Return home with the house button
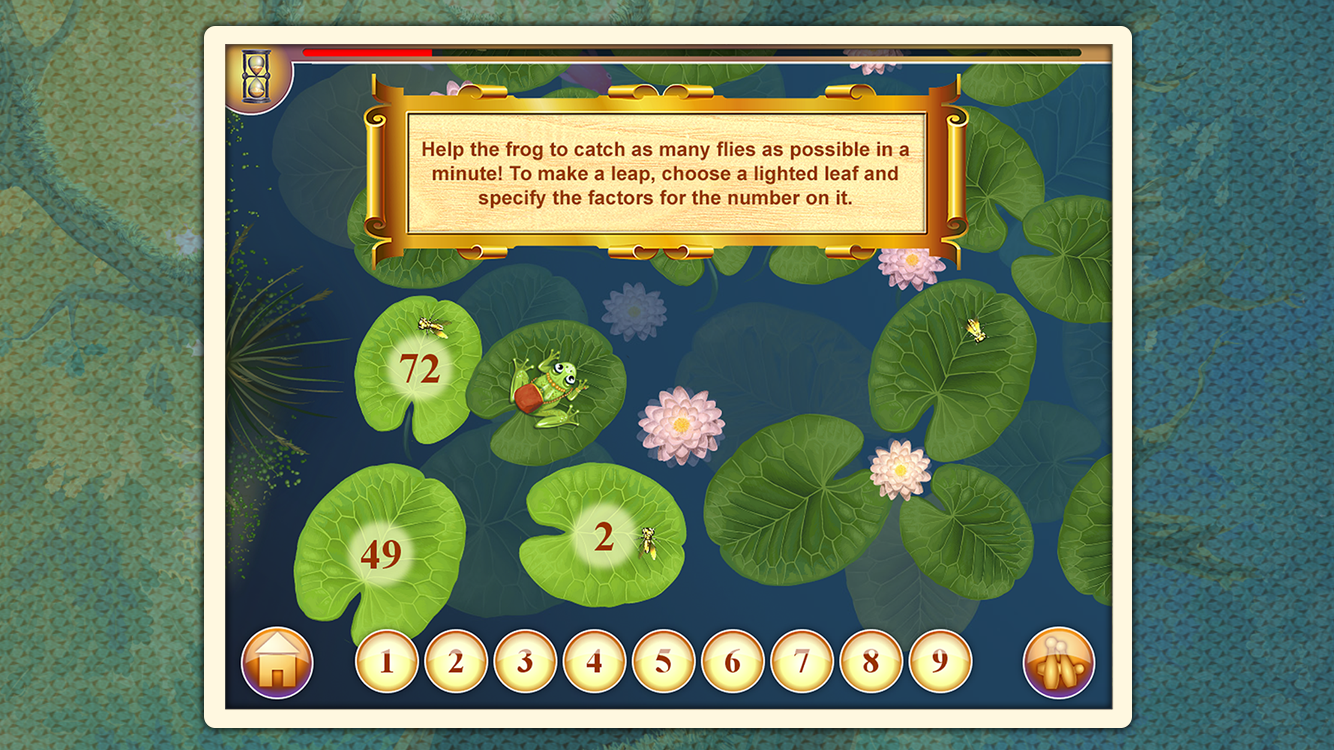This screenshot has height=750, width=1334. pos(277,662)
